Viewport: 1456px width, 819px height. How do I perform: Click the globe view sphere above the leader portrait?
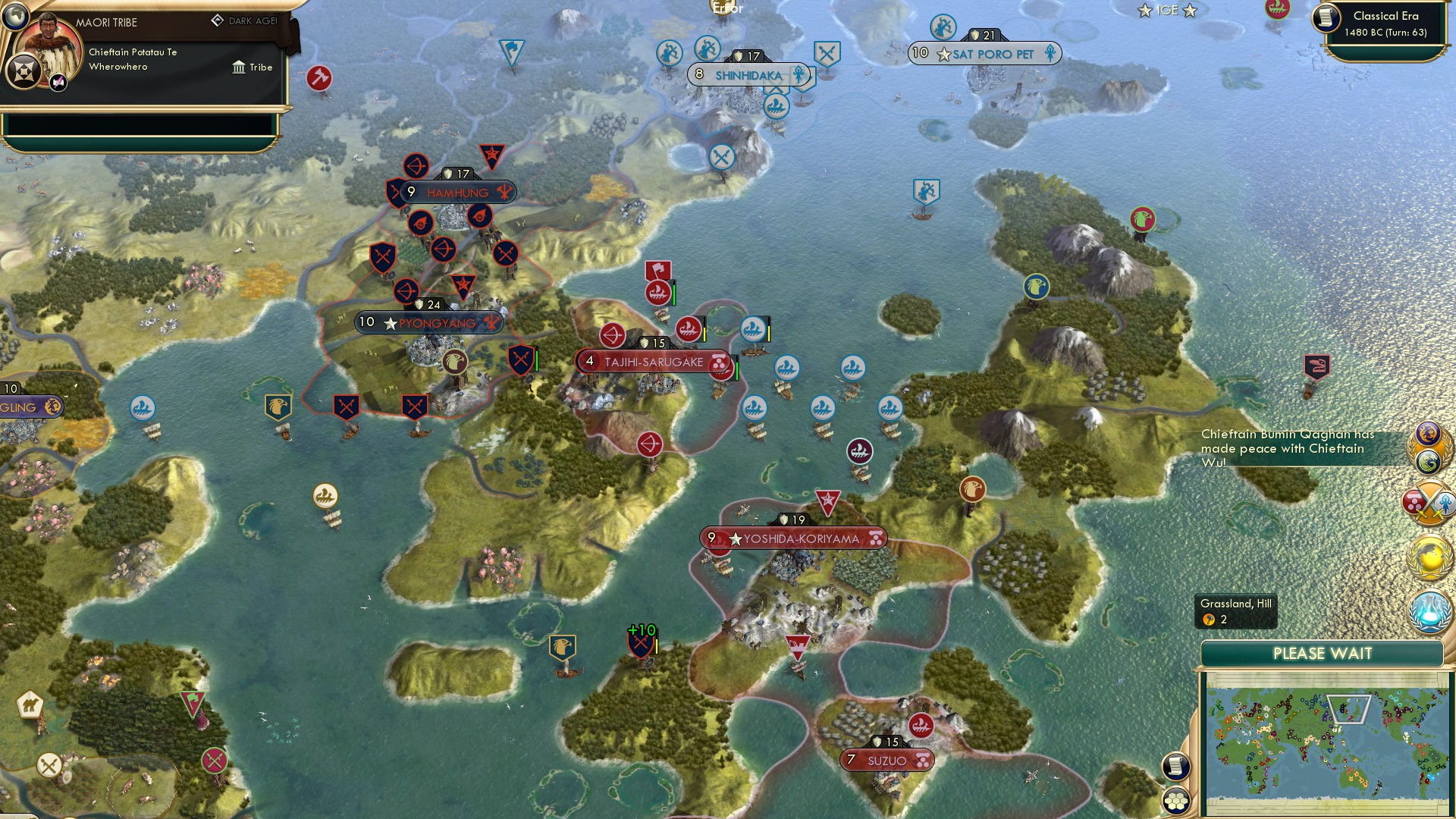coord(17,17)
